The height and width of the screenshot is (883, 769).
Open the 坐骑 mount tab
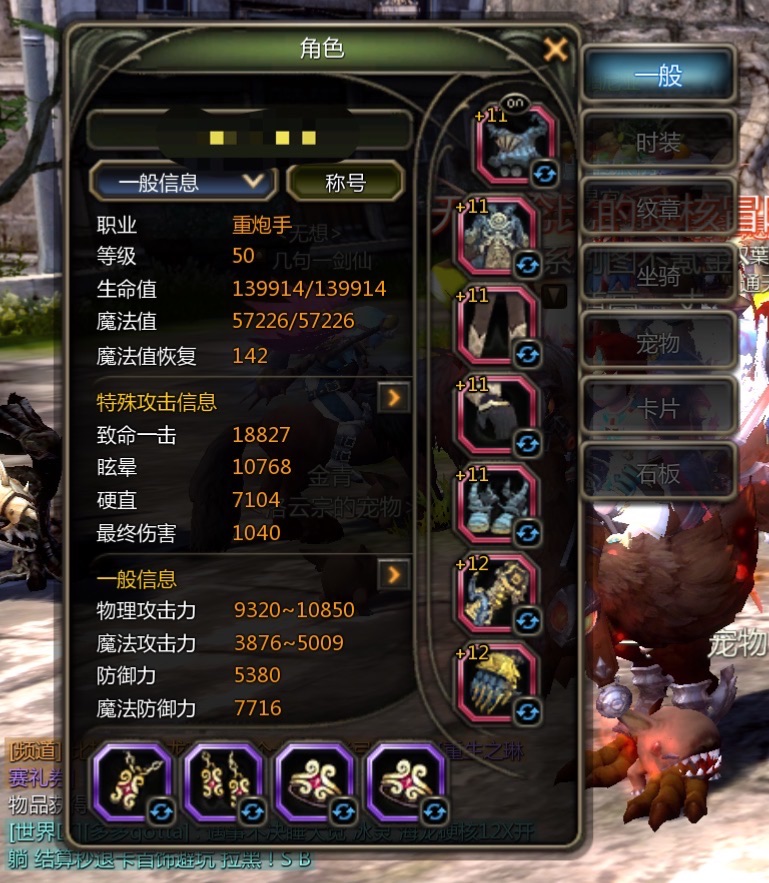(658, 275)
